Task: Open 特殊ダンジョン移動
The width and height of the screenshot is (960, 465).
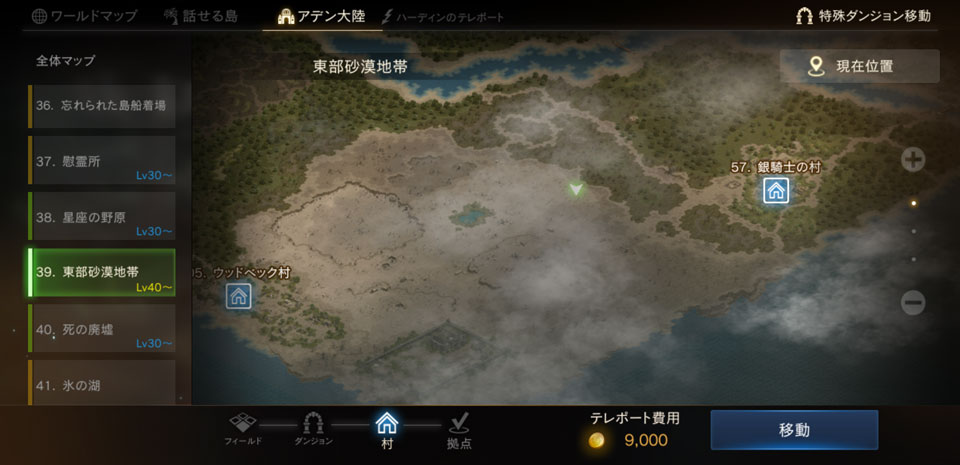Action: click(x=863, y=16)
